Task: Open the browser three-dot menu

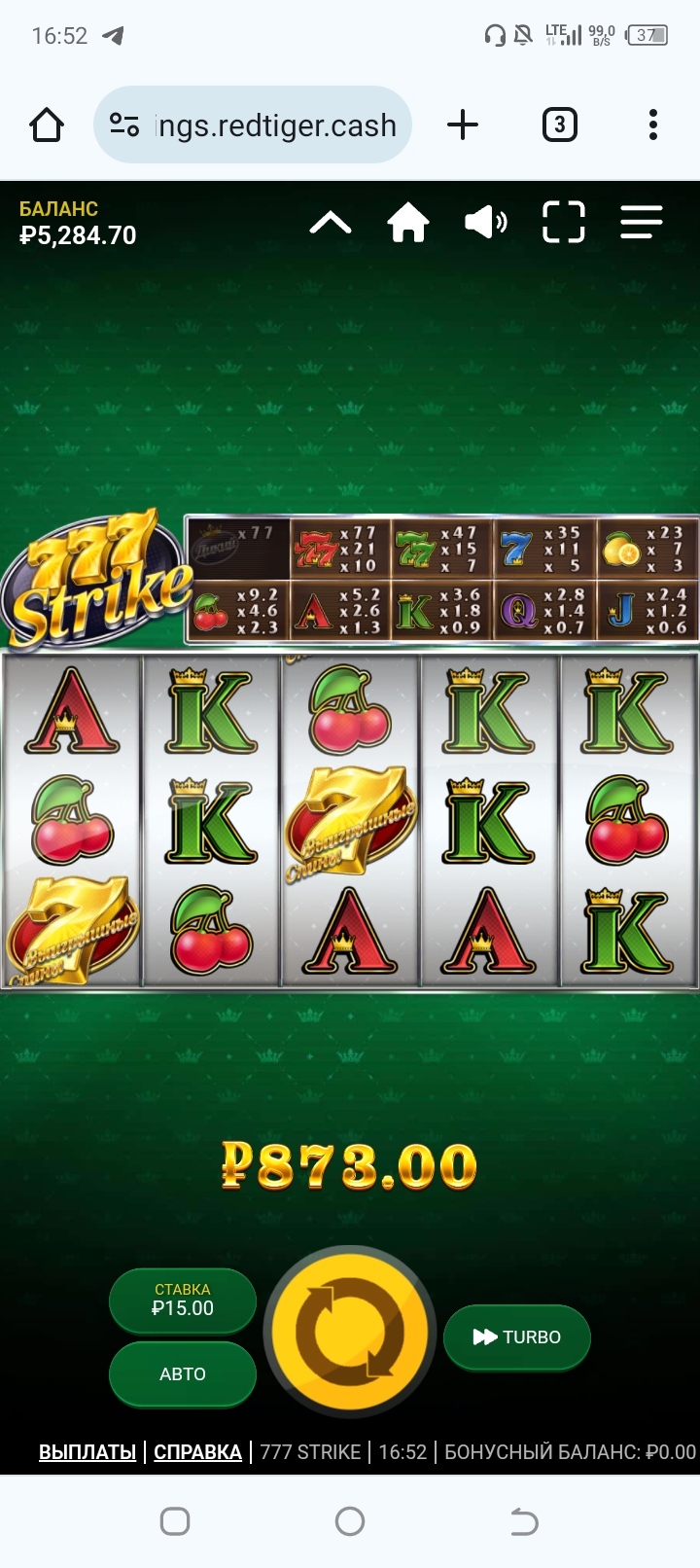Action: pos(653,125)
